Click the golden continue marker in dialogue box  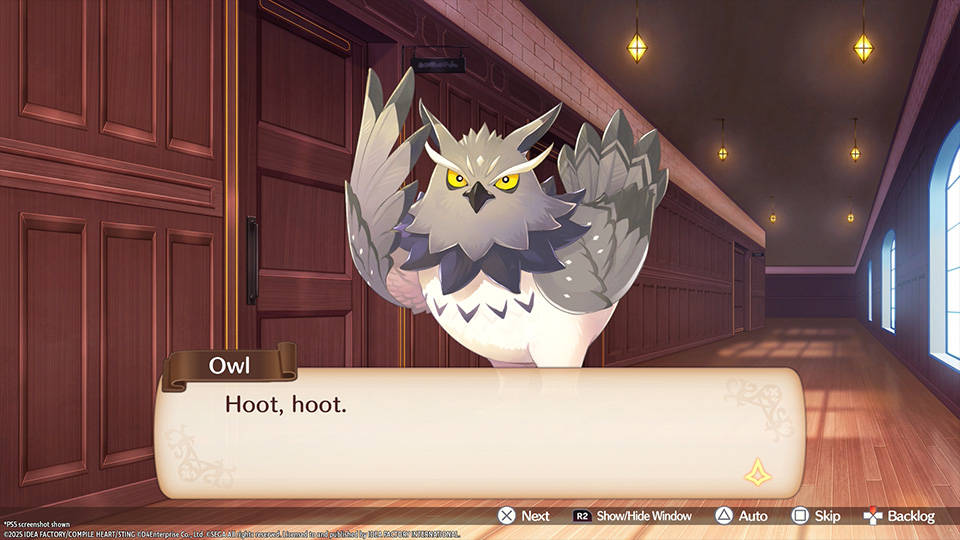pos(756,472)
